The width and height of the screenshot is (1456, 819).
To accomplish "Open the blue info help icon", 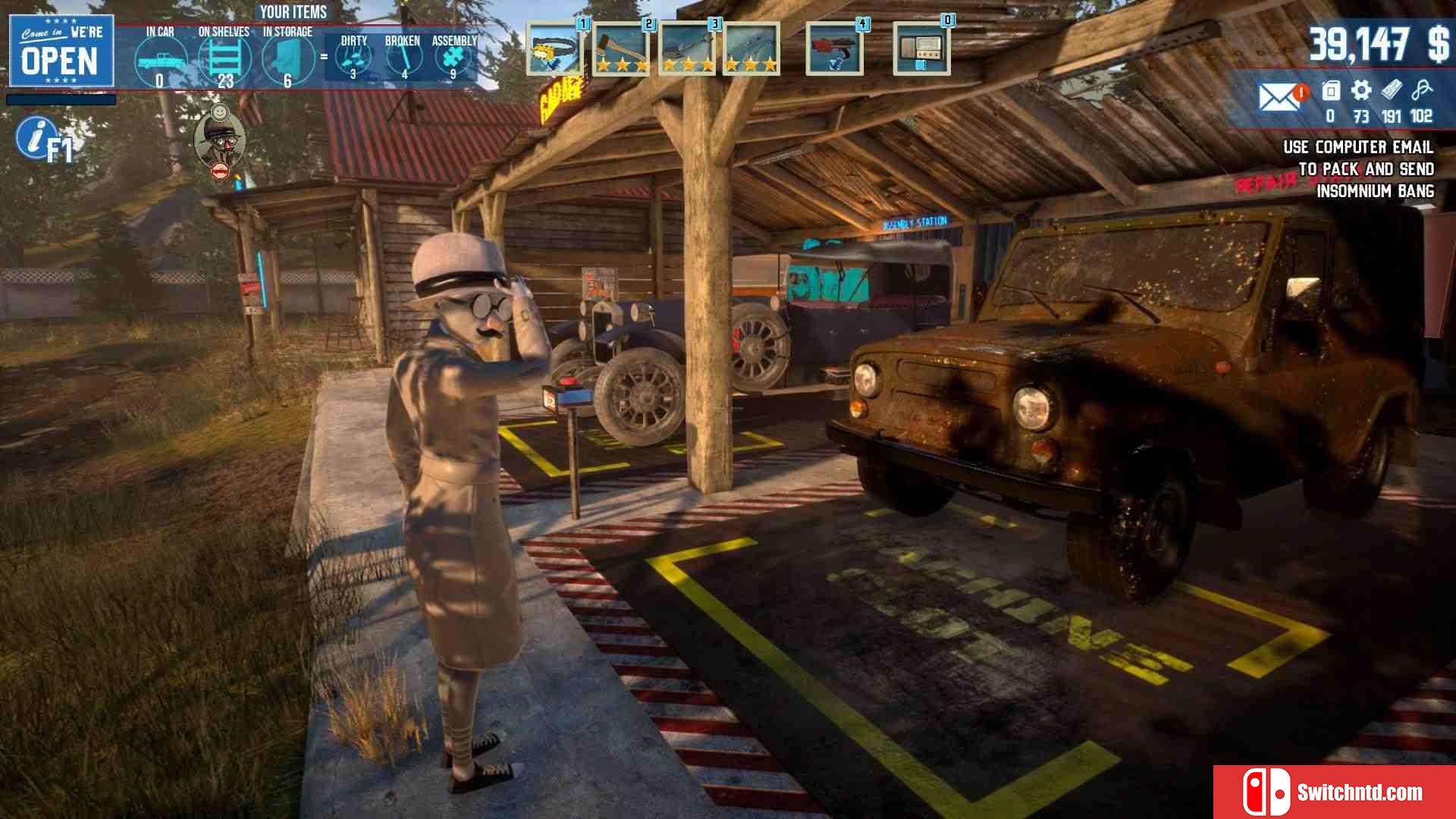I will pyautogui.click(x=35, y=137).
